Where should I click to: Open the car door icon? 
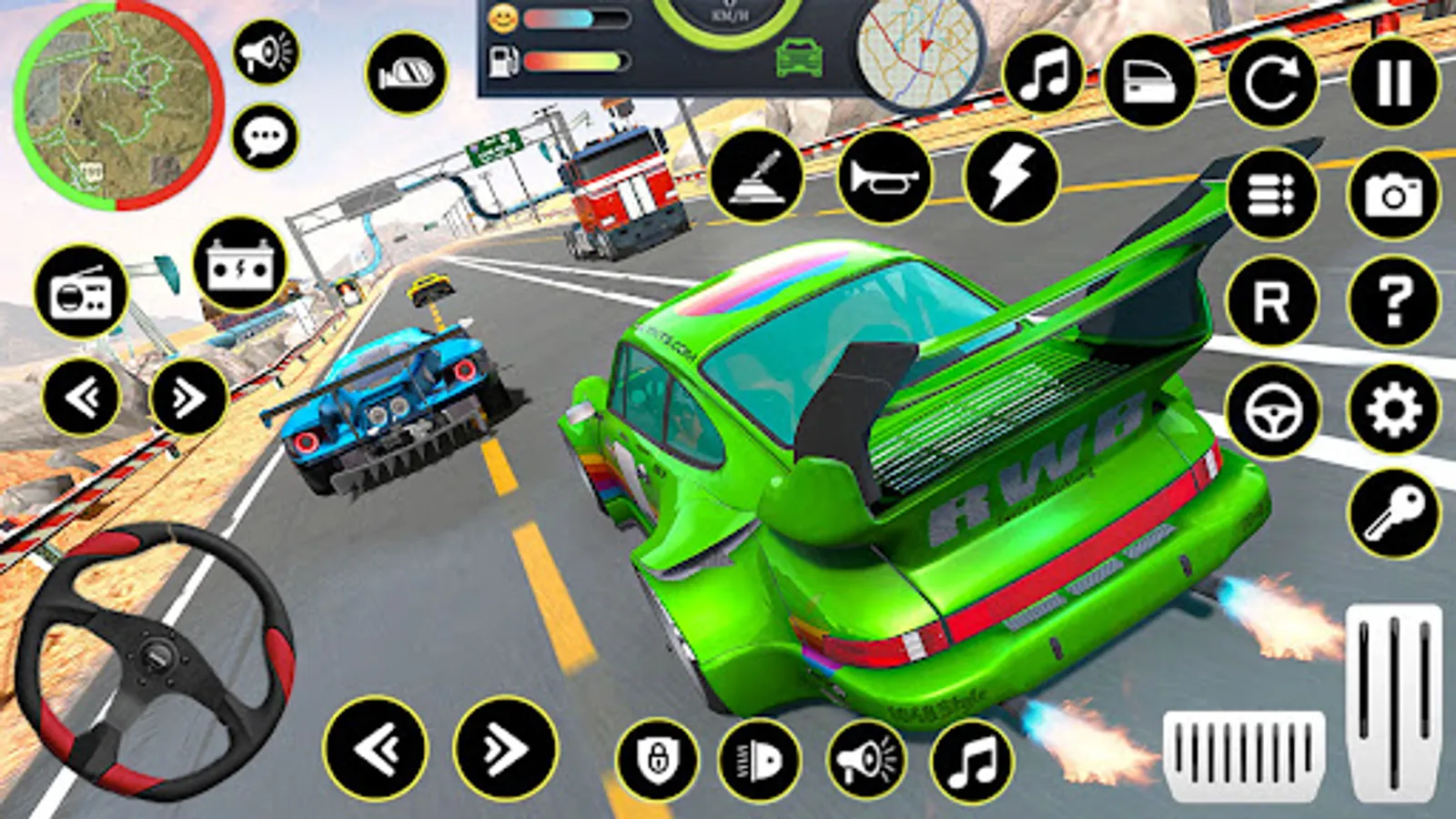[x=1149, y=82]
